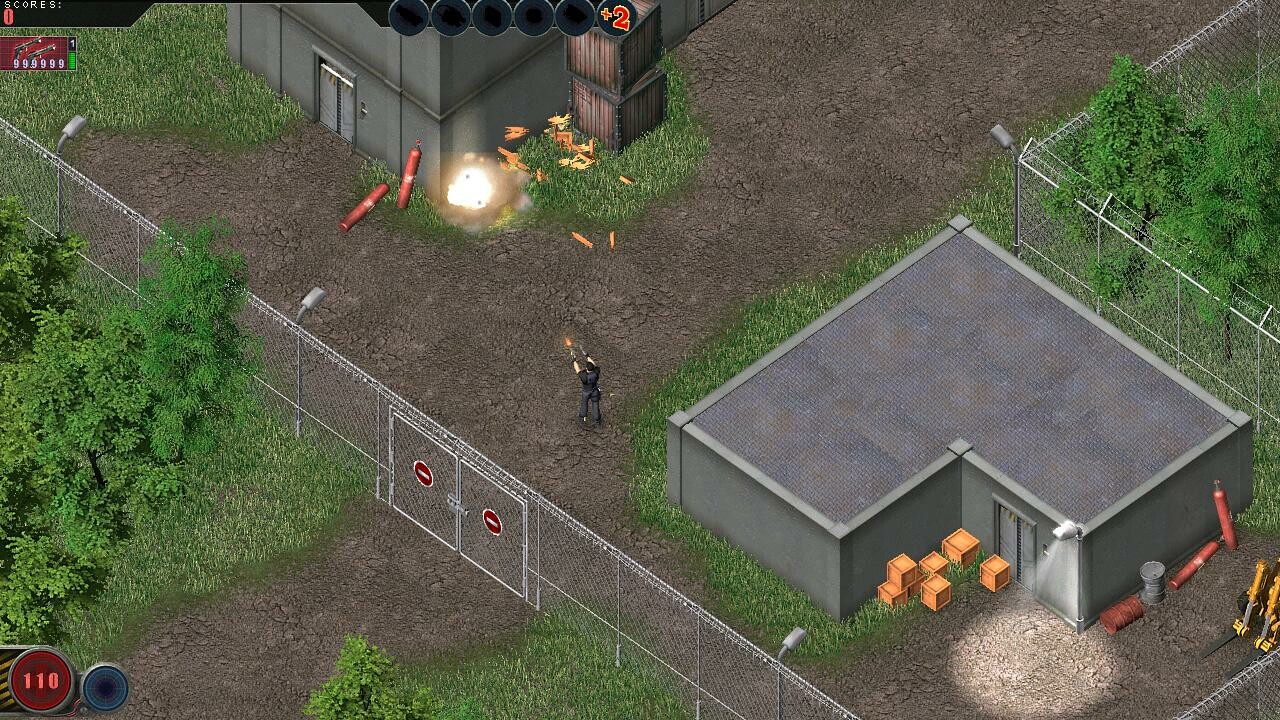The width and height of the screenshot is (1280, 720).
Task: Click the right no-entry sign on the gate
Action: click(494, 521)
